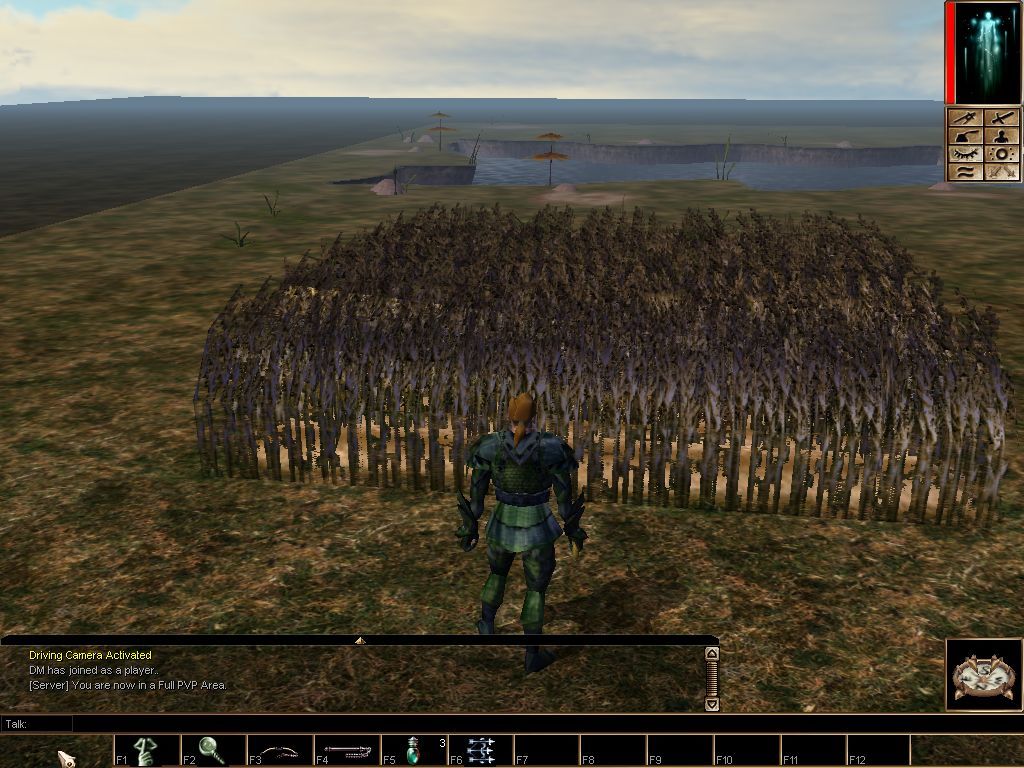Activate the F1 stealth hand quickslot
The width and height of the screenshot is (1024, 768).
[147, 750]
